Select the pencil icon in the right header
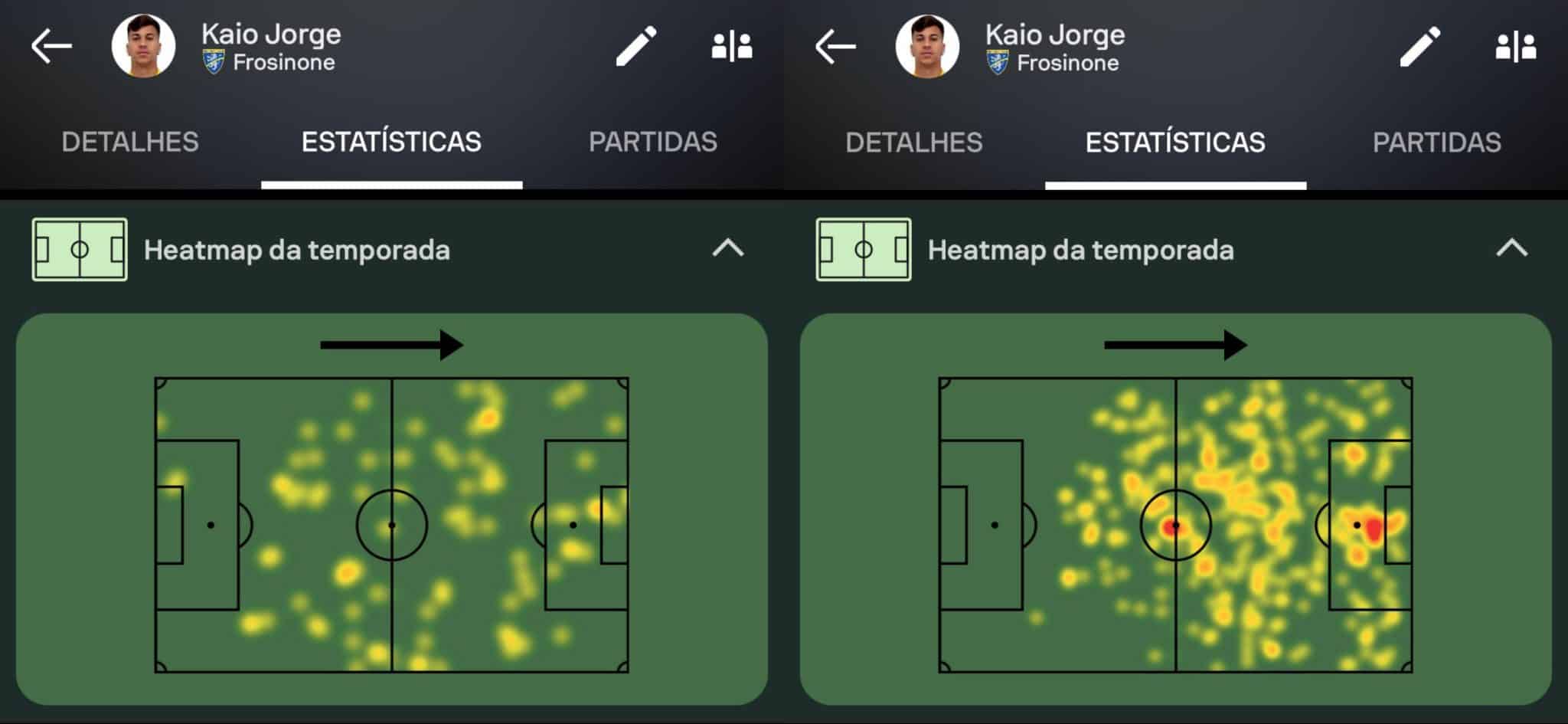The image size is (1568, 724). click(1420, 46)
